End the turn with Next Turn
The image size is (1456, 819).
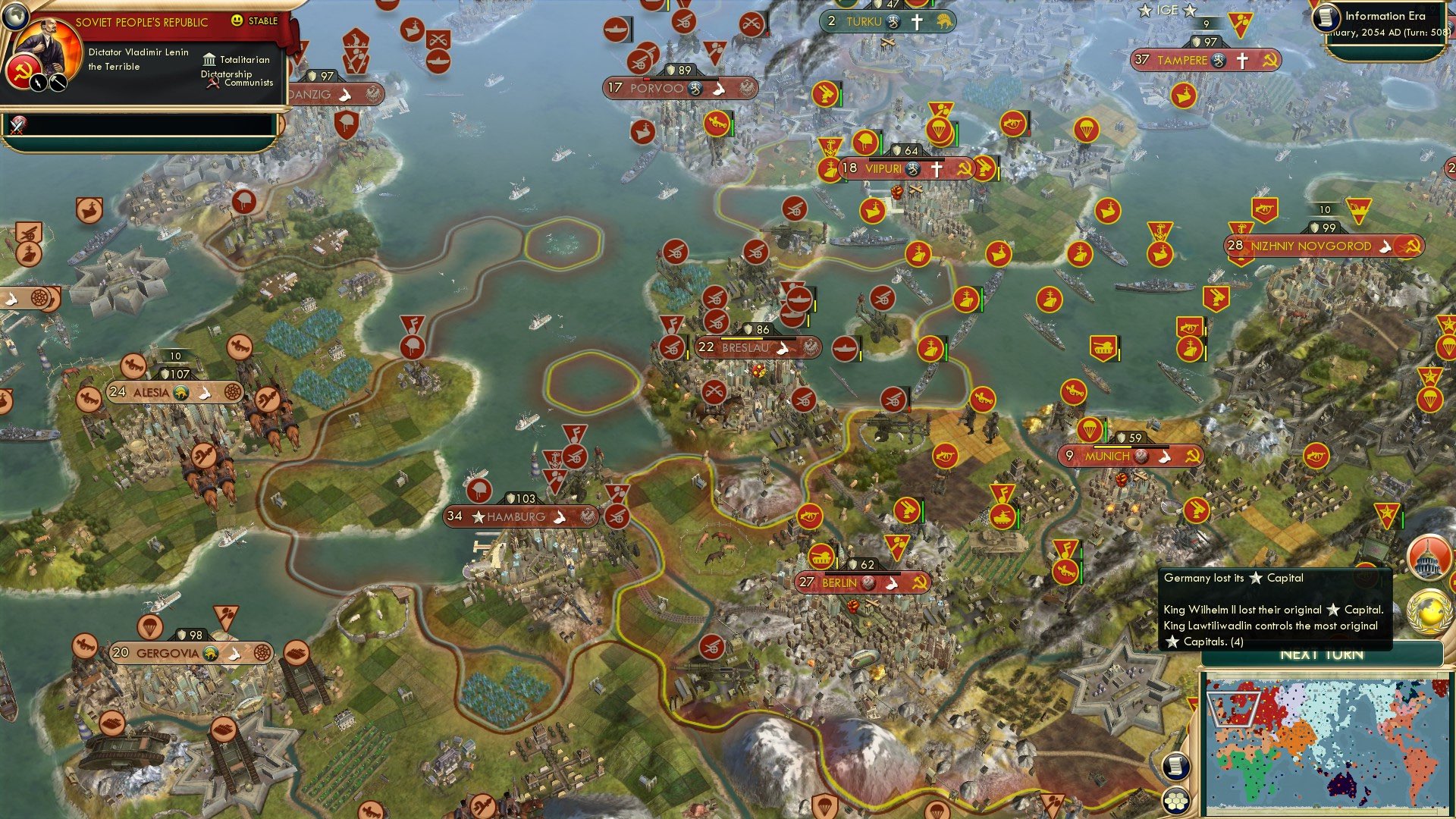tap(1322, 655)
